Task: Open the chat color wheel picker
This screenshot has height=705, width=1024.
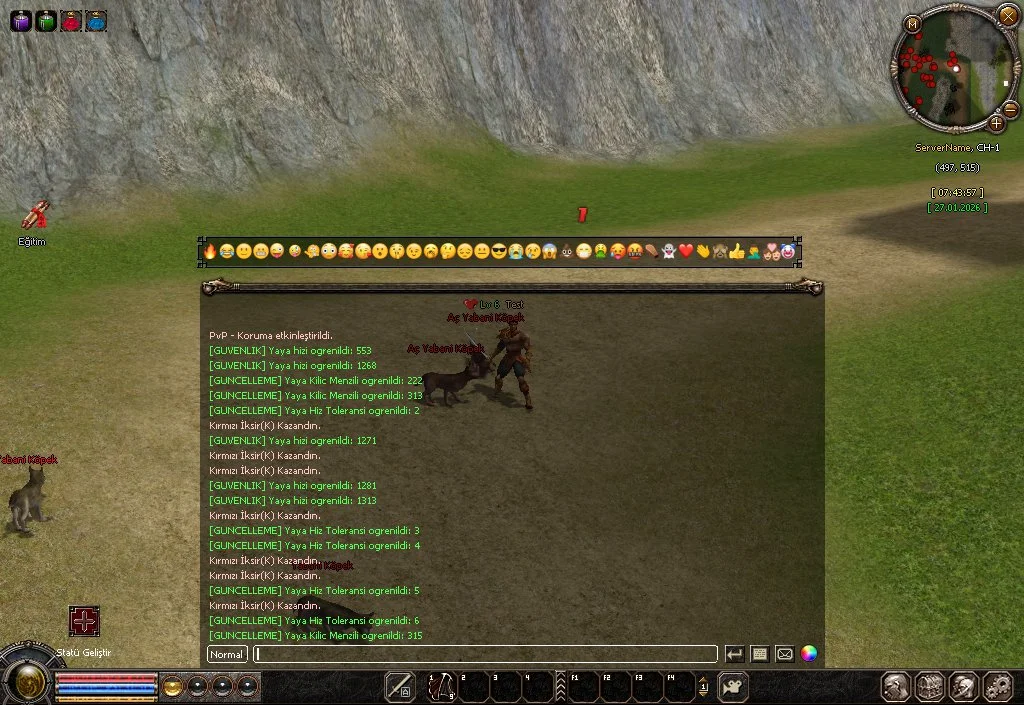Action: click(x=809, y=654)
